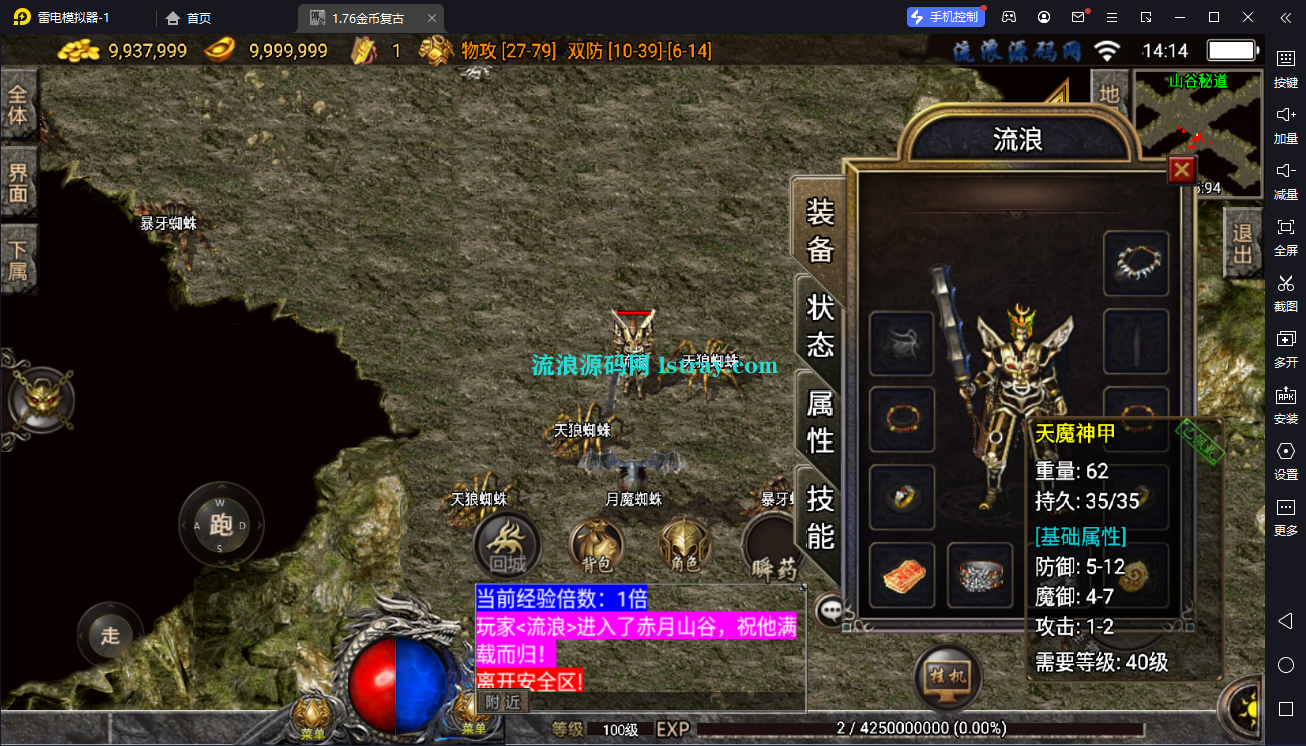The image size is (1306, 746).
Task: Collapse the emulator sidebar with the chevrons
Action: click(1286, 17)
